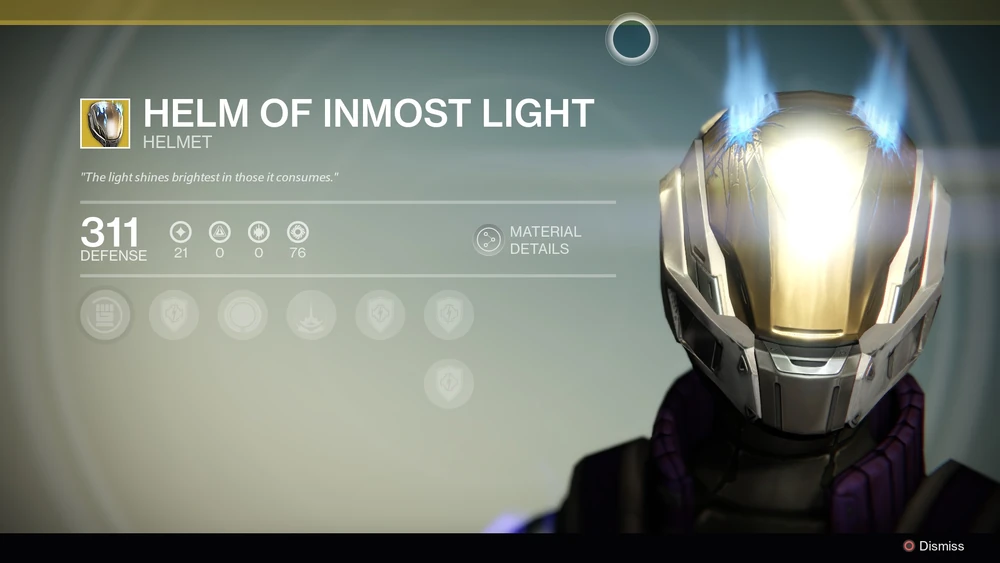Click the Helm of Inmost Light item icon
1000x563 pixels.
(x=105, y=123)
